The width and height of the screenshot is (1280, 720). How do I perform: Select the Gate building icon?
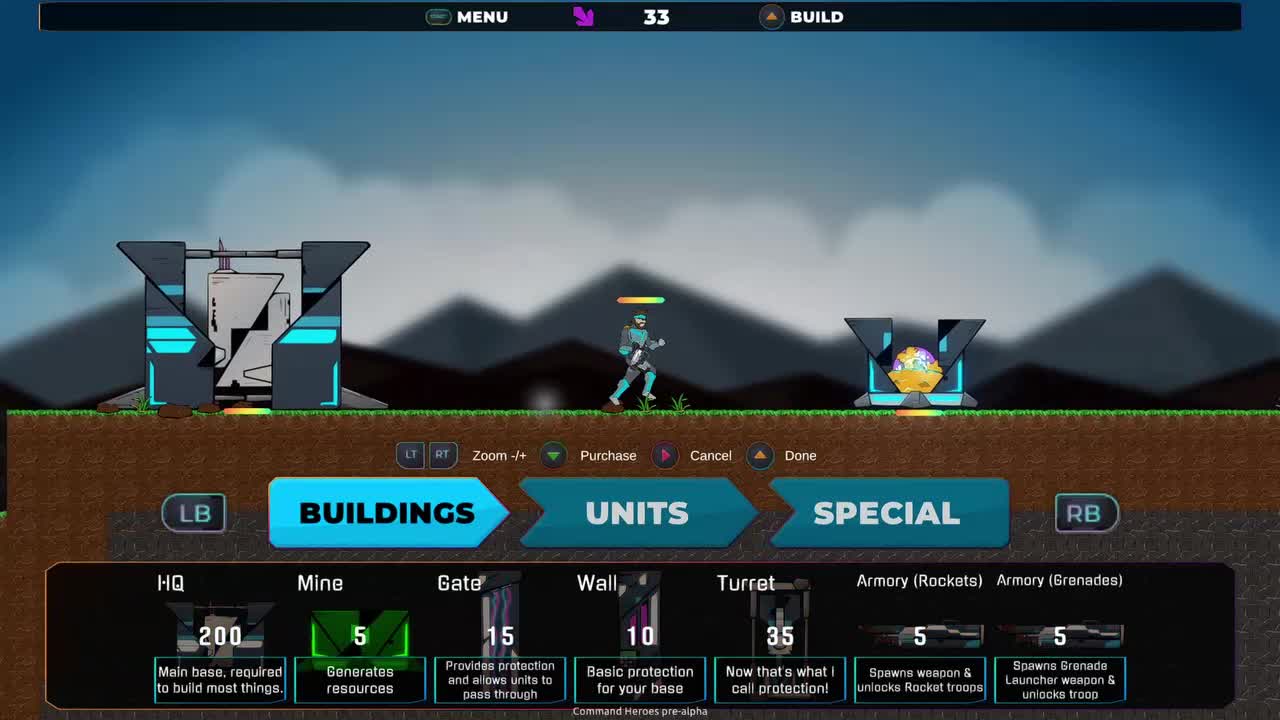pos(500,620)
